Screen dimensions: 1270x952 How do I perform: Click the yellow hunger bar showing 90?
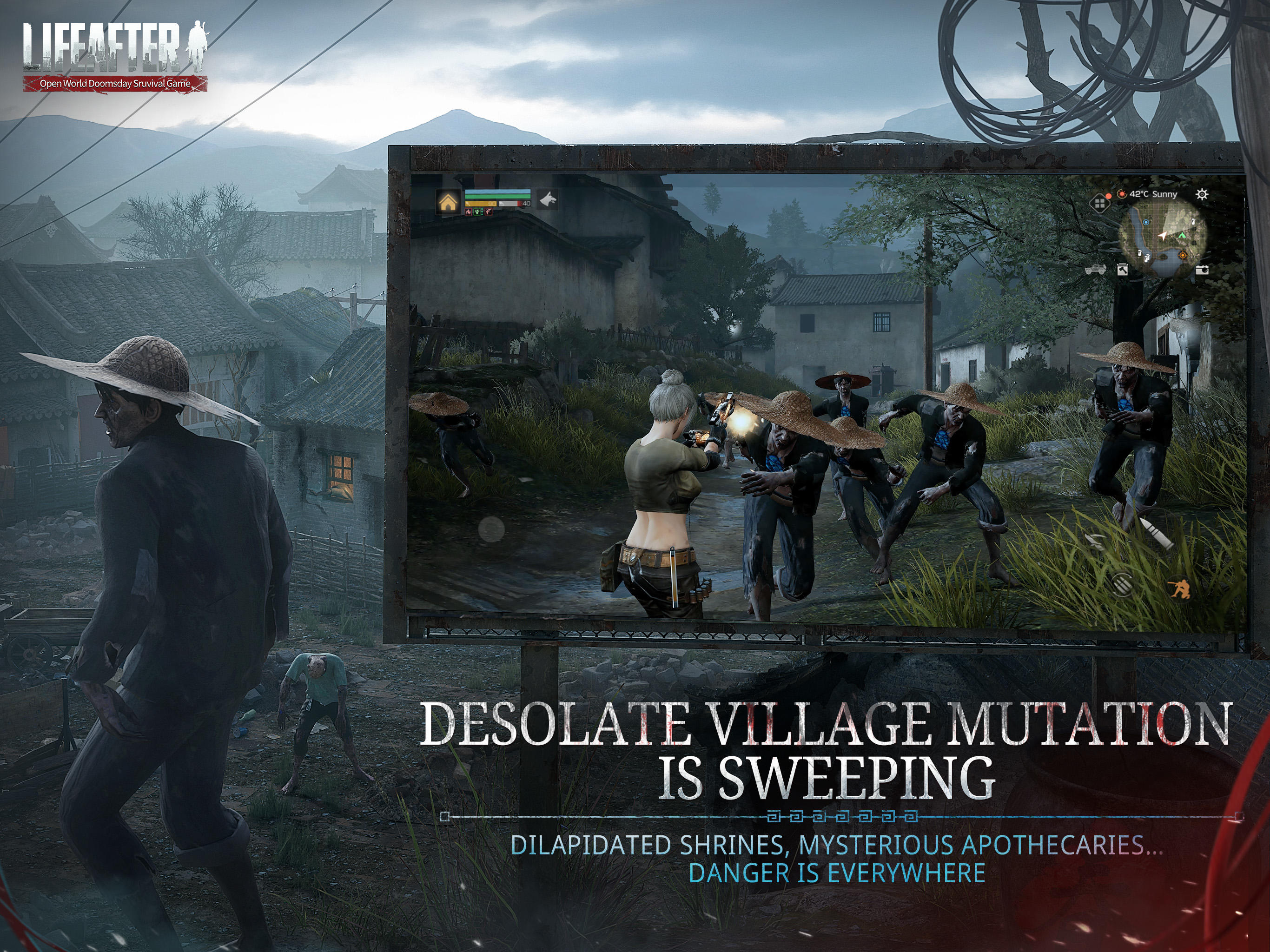[x=481, y=204]
